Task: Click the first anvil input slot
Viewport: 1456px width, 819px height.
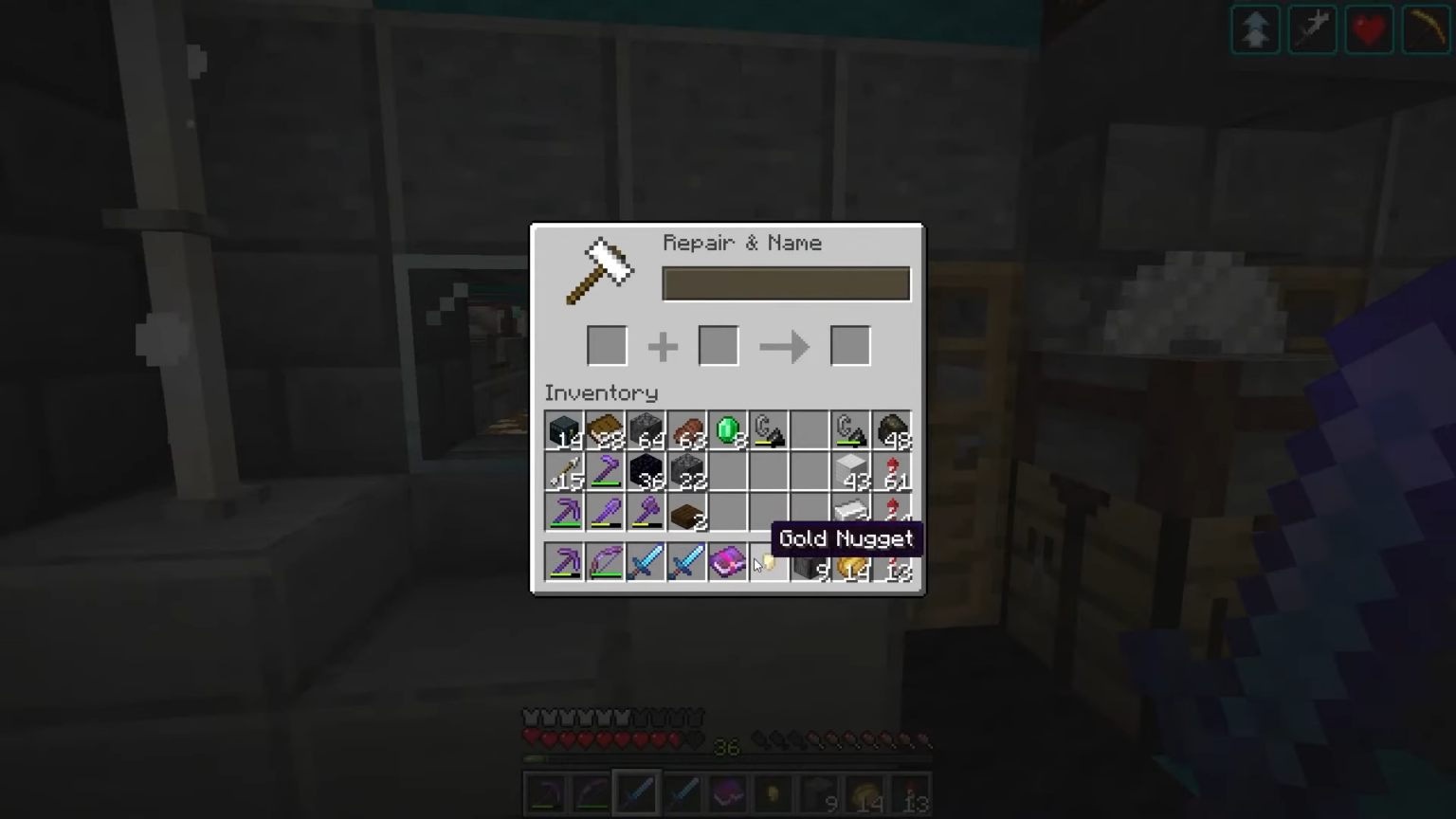Action: click(x=607, y=345)
